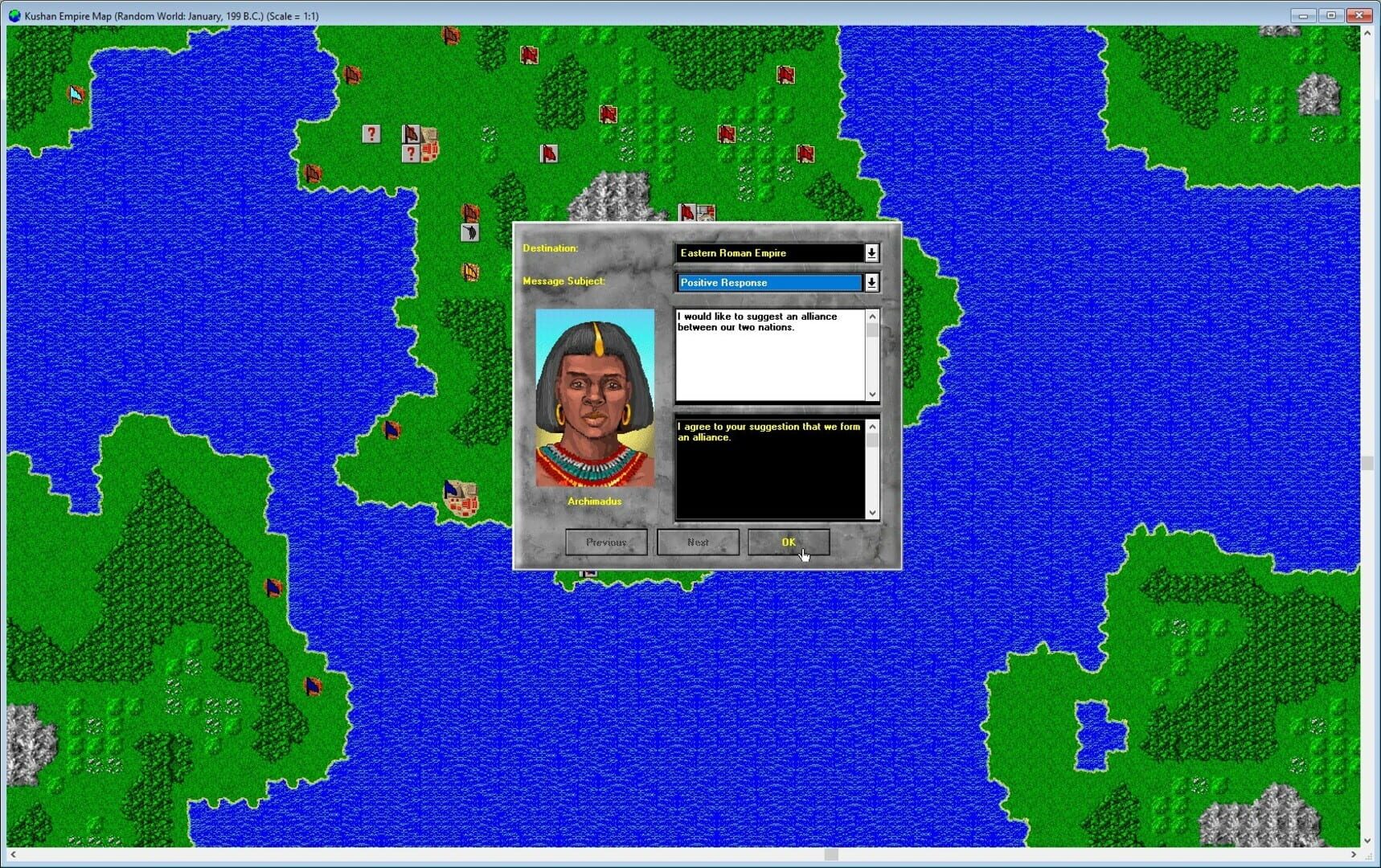
Task: Select the ship docked at the coastal settlement
Action: point(451,489)
